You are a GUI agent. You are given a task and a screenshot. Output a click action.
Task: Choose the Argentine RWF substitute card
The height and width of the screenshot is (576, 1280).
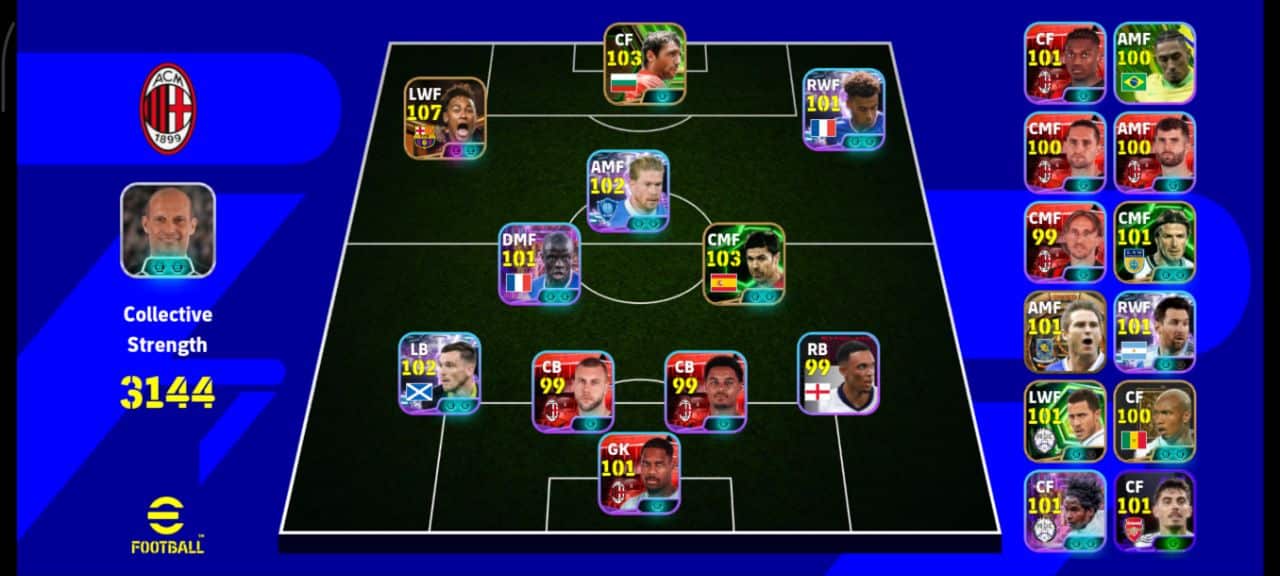(x=1154, y=332)
